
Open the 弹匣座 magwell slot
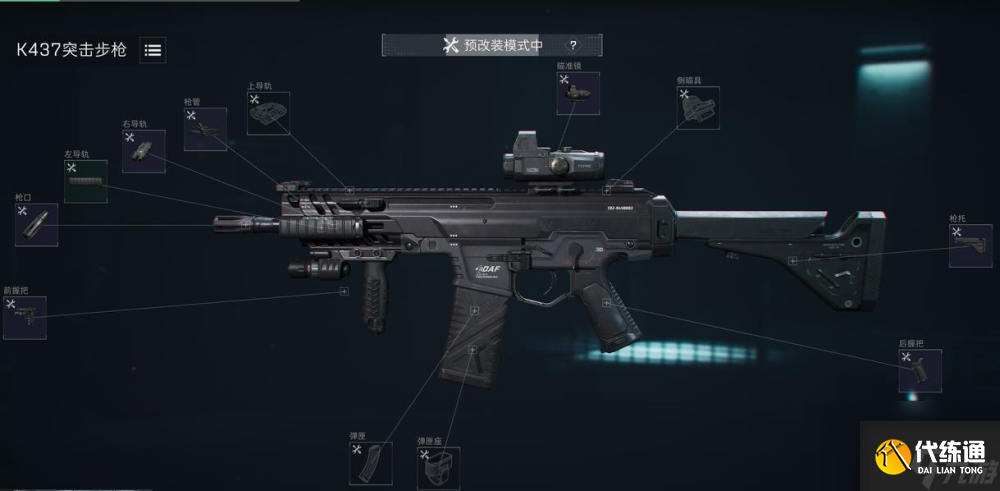coord(438,467)
